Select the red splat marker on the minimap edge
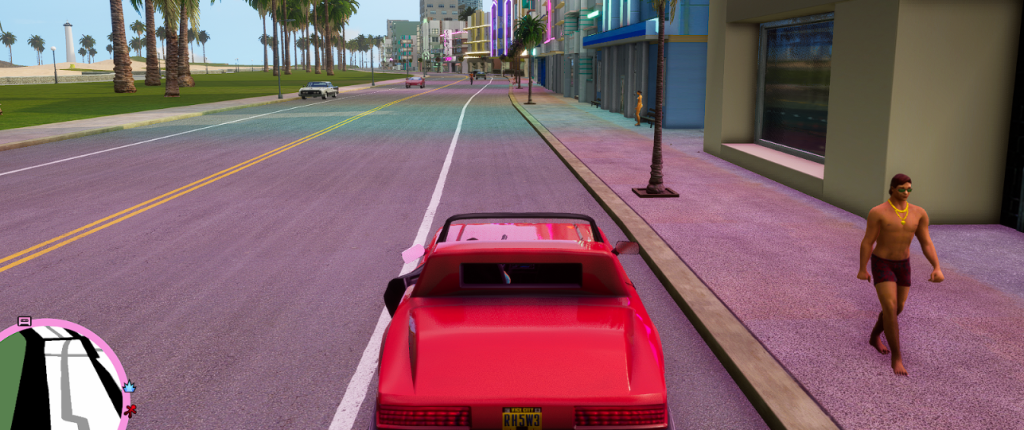The height and width of the screenshot is (430, 1024). tap(129, 410)
